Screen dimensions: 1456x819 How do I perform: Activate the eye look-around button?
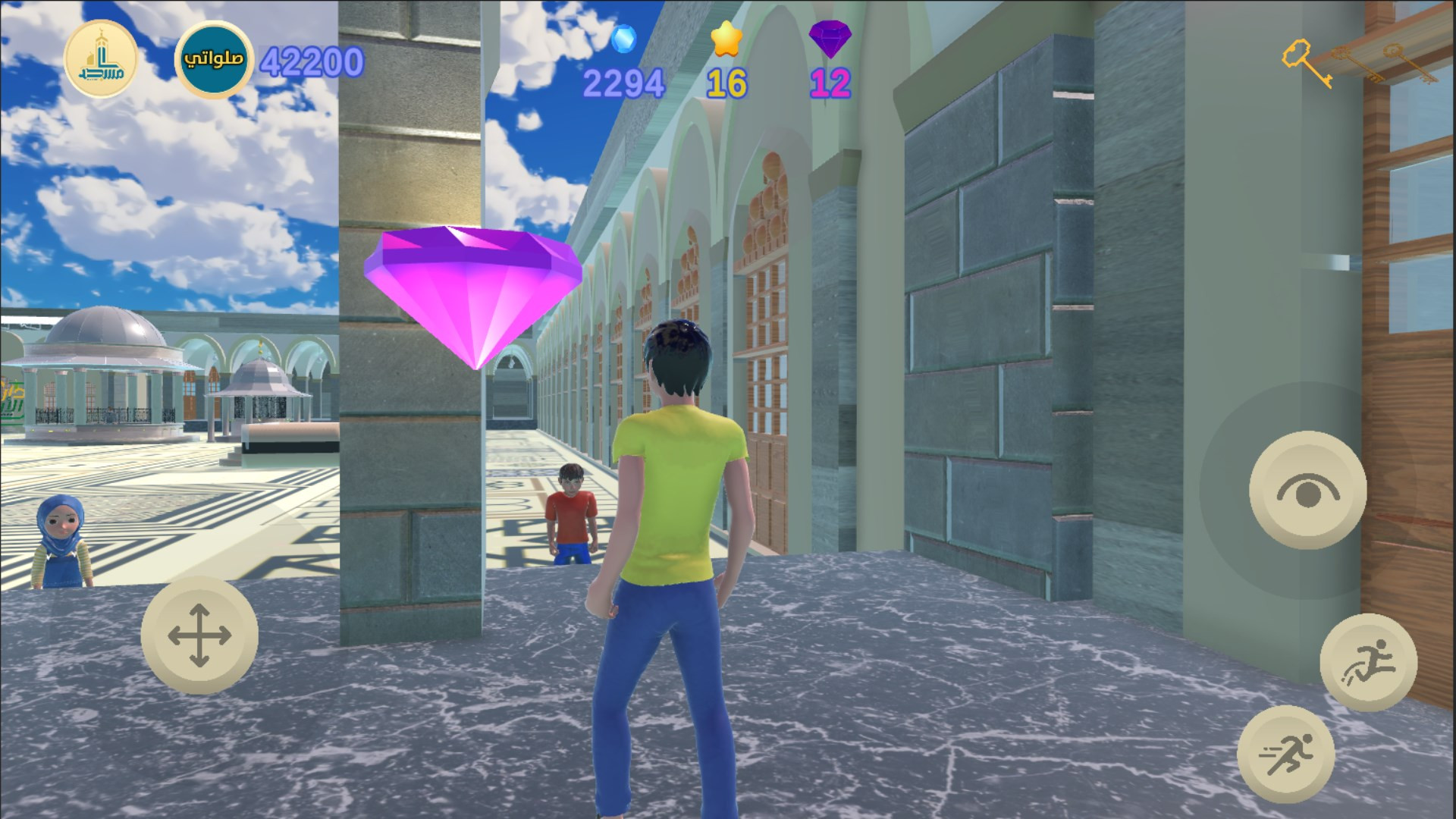click(1307, 491)
